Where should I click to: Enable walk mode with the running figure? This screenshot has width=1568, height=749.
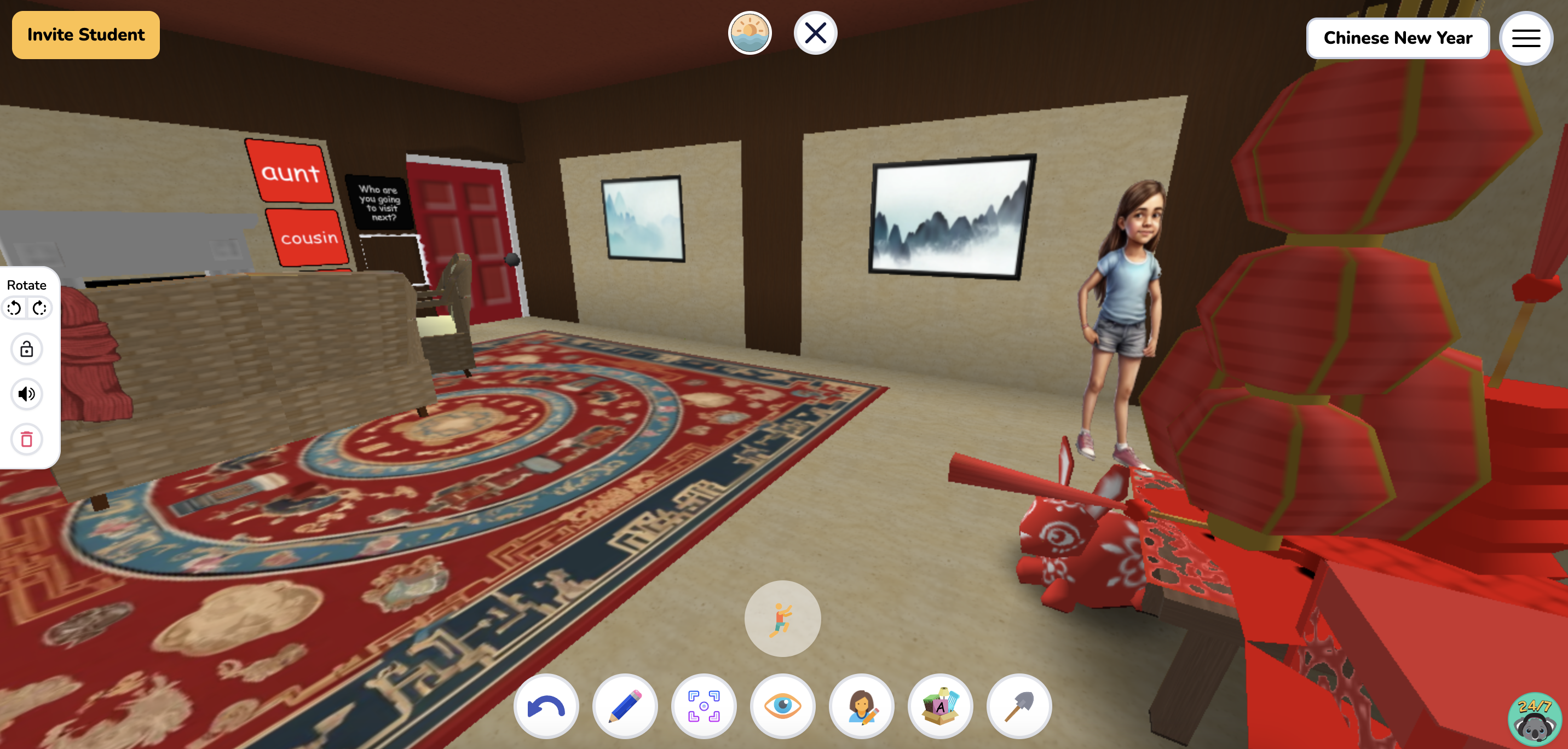click(783, 618)
